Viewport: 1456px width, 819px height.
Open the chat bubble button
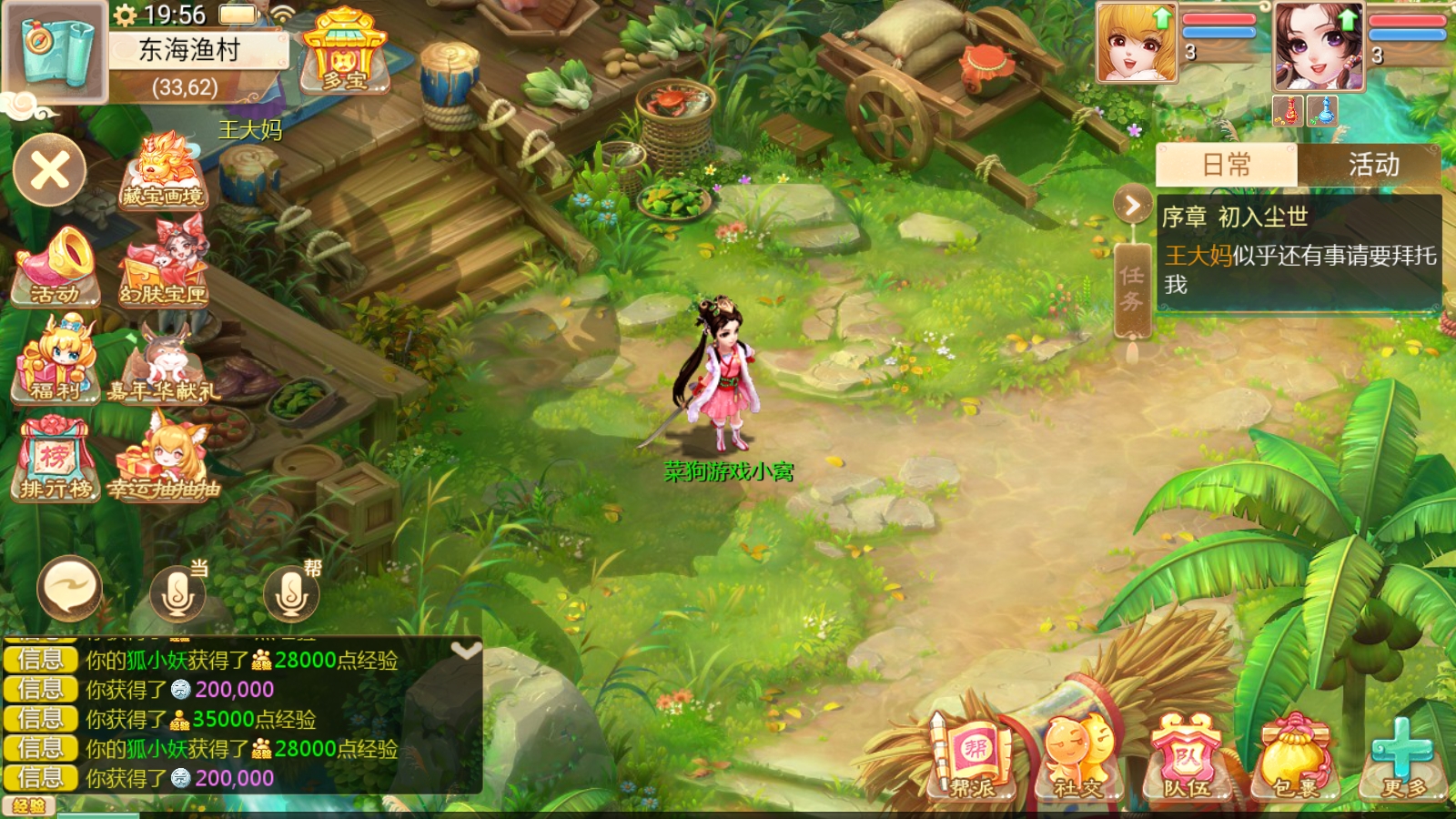click(x=69, y=589)
